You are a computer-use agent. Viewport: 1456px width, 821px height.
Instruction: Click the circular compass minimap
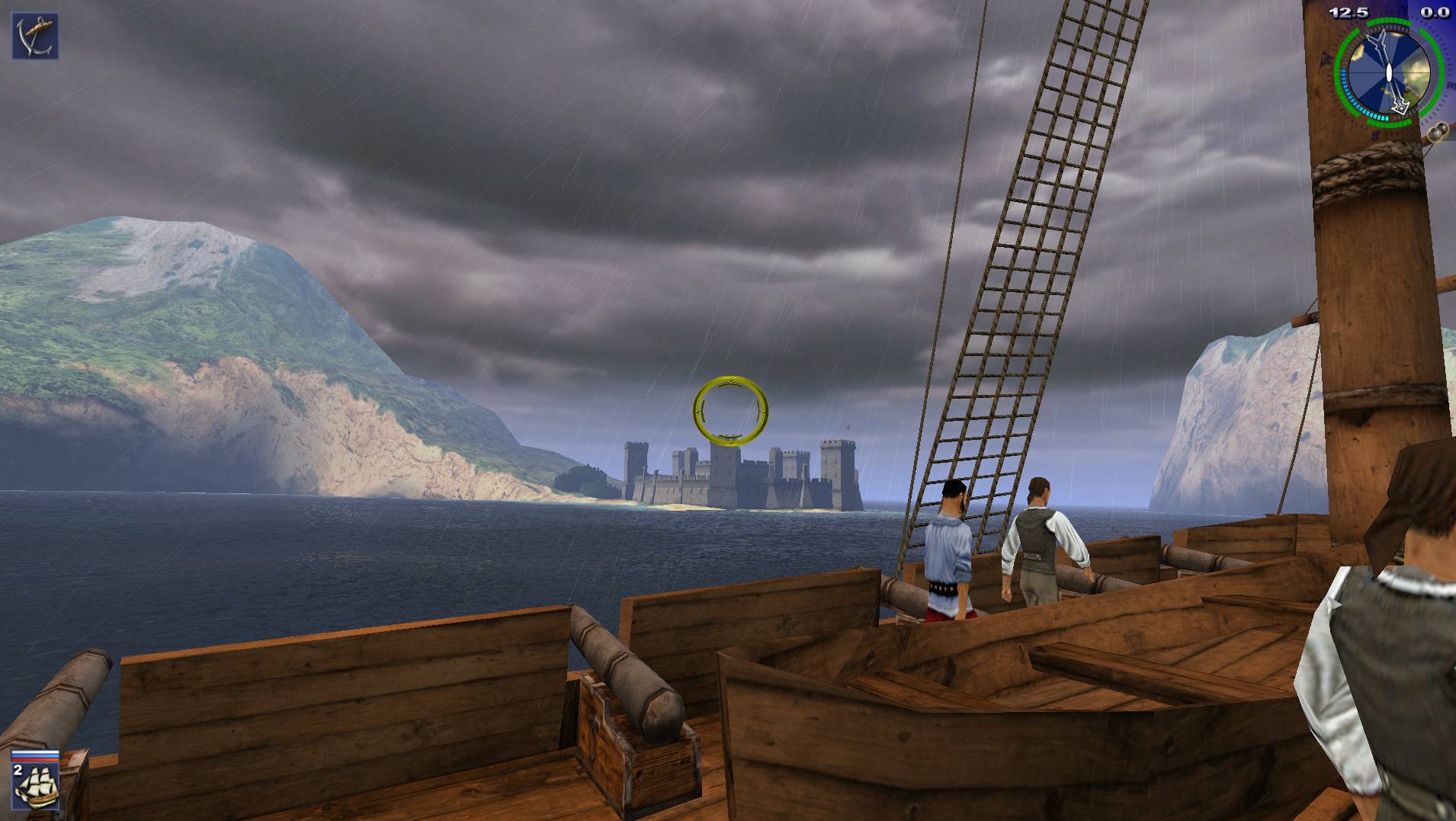point(1388,74)
